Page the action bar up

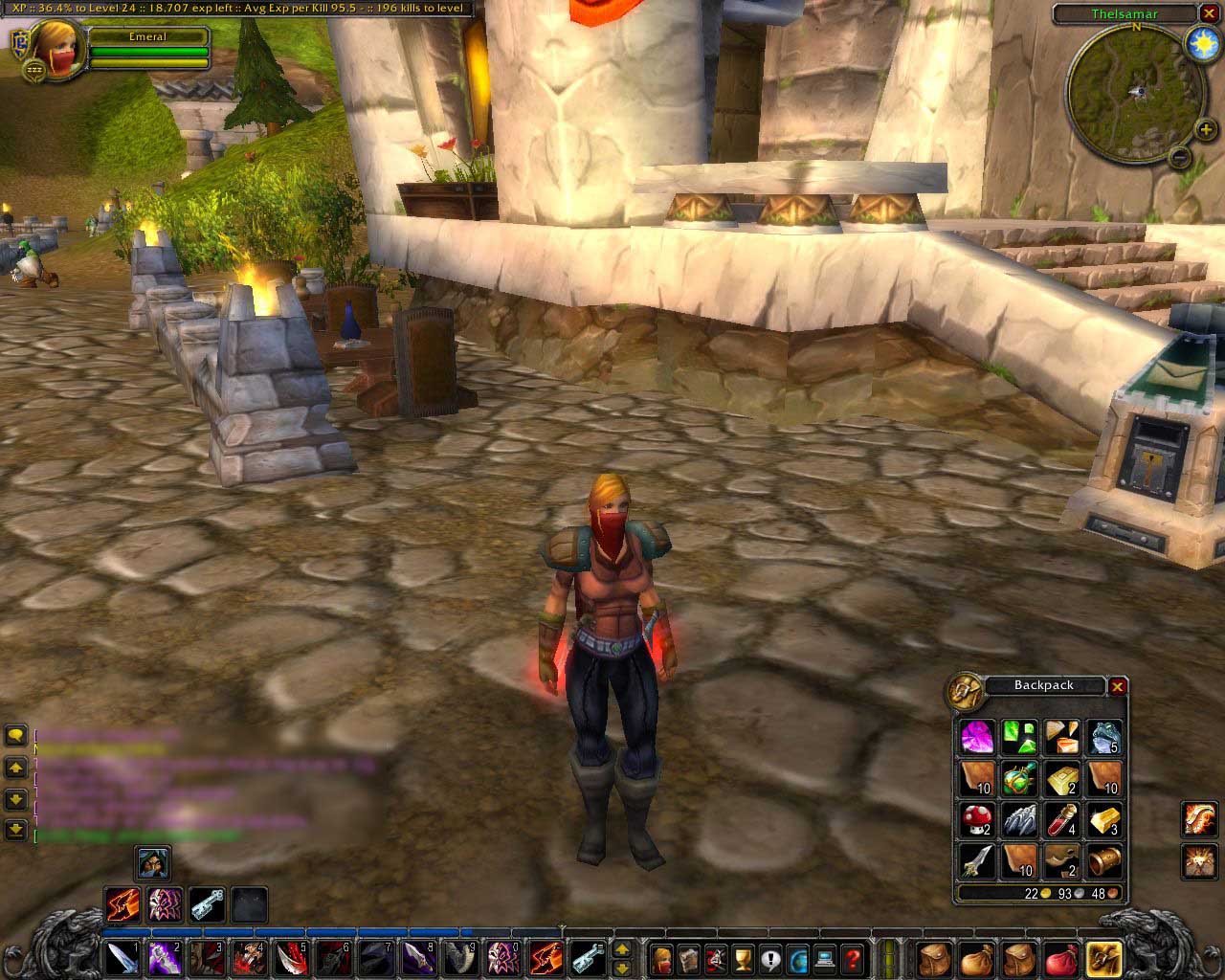tap(622, 948)
